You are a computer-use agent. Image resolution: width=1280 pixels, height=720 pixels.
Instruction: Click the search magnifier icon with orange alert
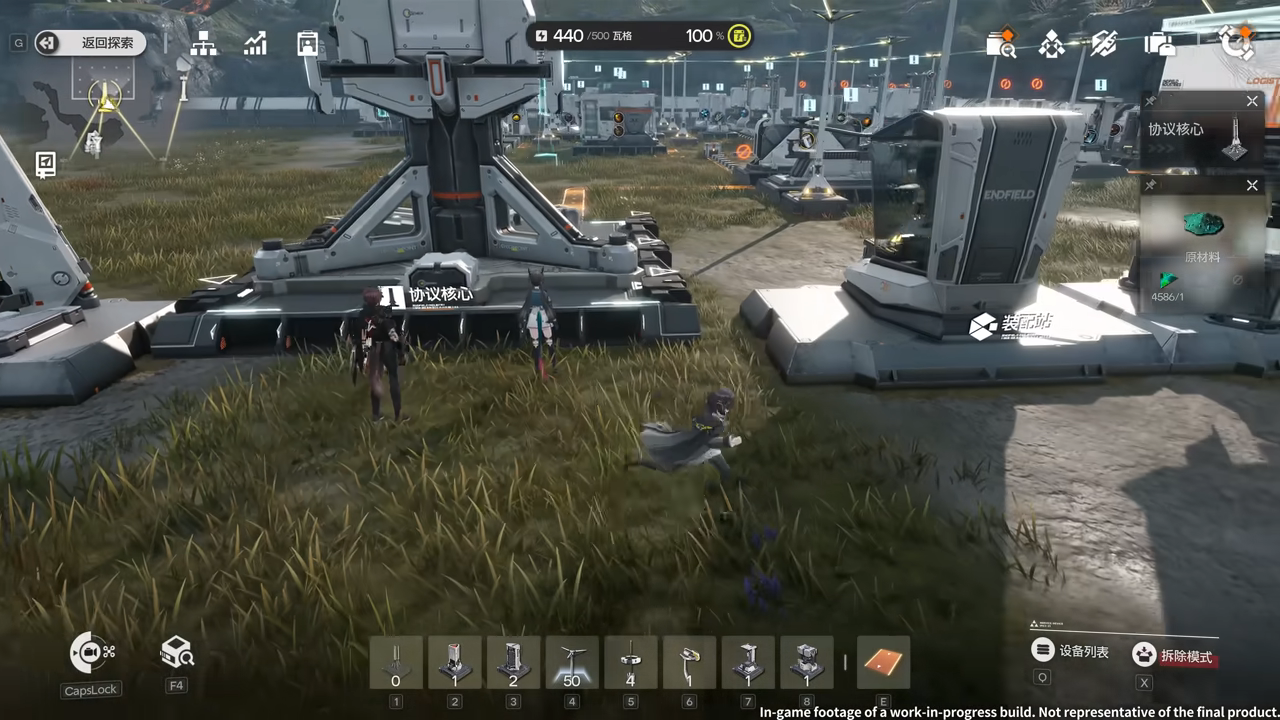(x=1003, y=45)
